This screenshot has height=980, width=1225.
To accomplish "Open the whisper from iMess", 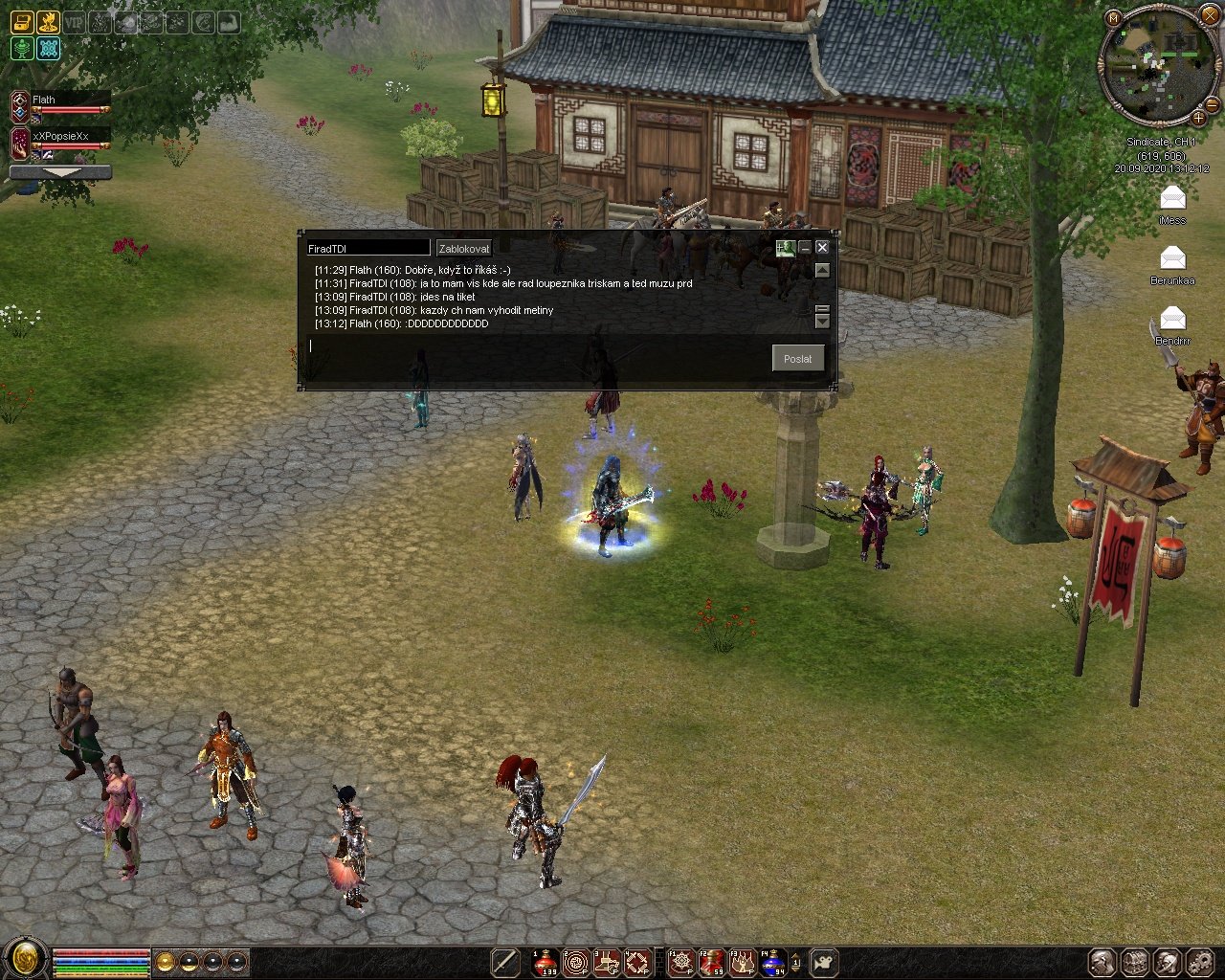I will coord(1172,199).
